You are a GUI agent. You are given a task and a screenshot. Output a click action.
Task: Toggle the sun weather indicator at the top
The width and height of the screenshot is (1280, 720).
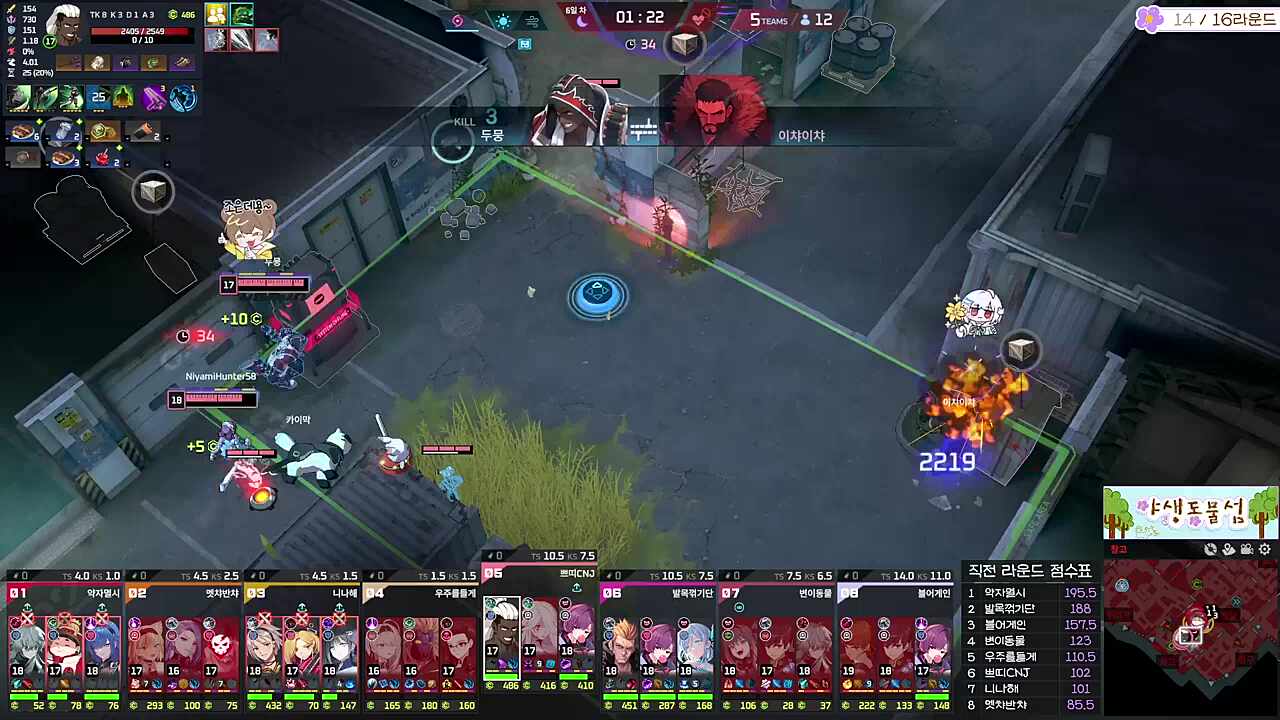[503, 20]
